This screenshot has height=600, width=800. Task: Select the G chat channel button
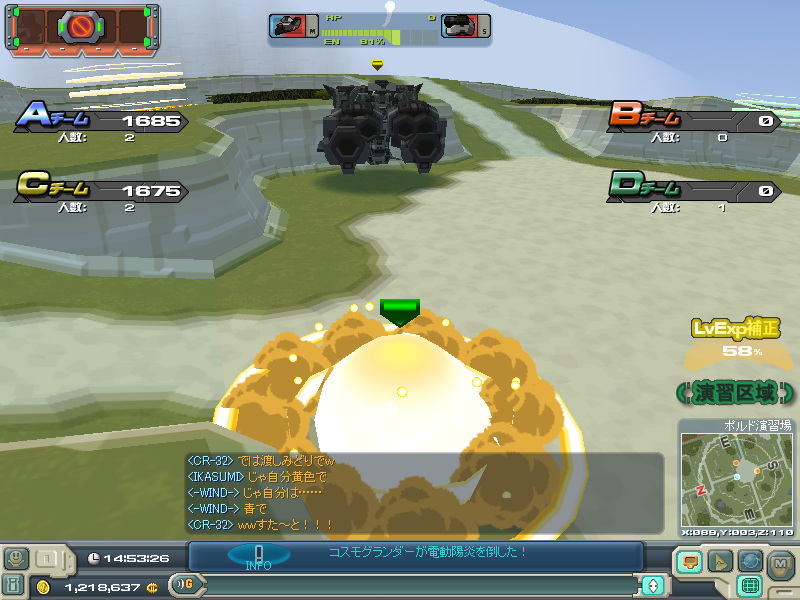(182, 584)
